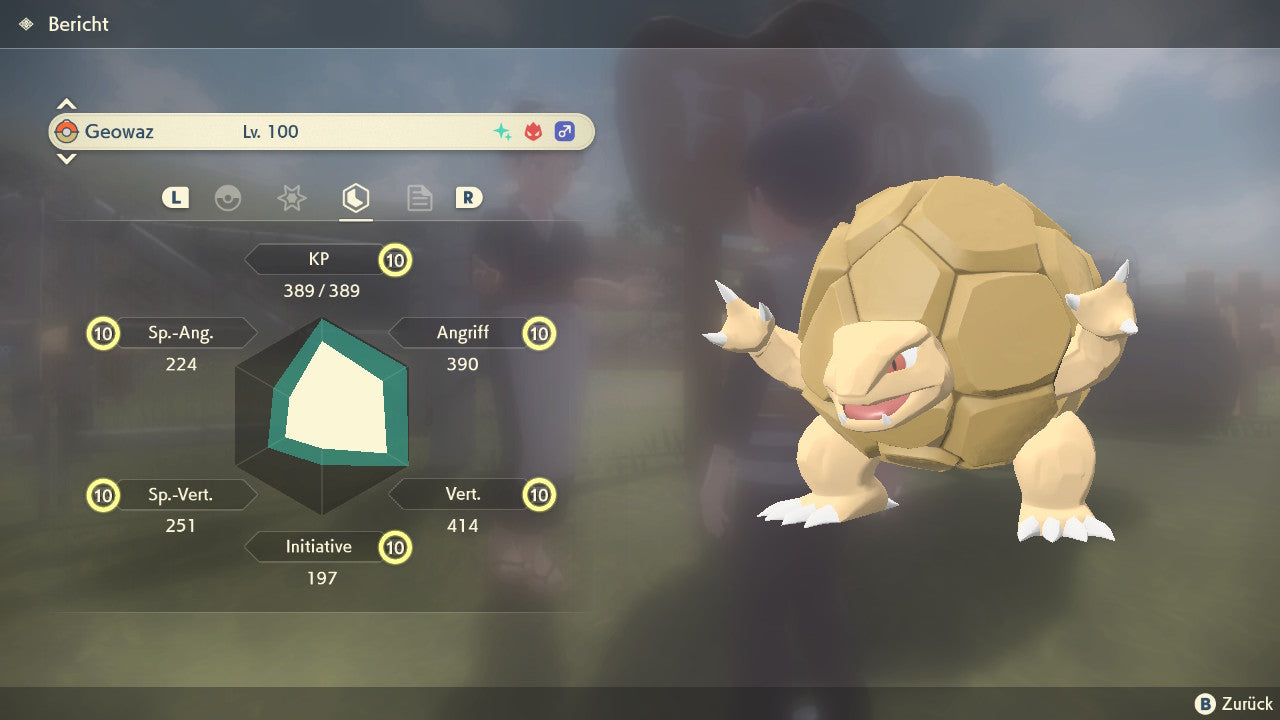This screenshot has width=1280, height=720.
Task: Click the shiny sparkle icon
Action: click(503, 132)
